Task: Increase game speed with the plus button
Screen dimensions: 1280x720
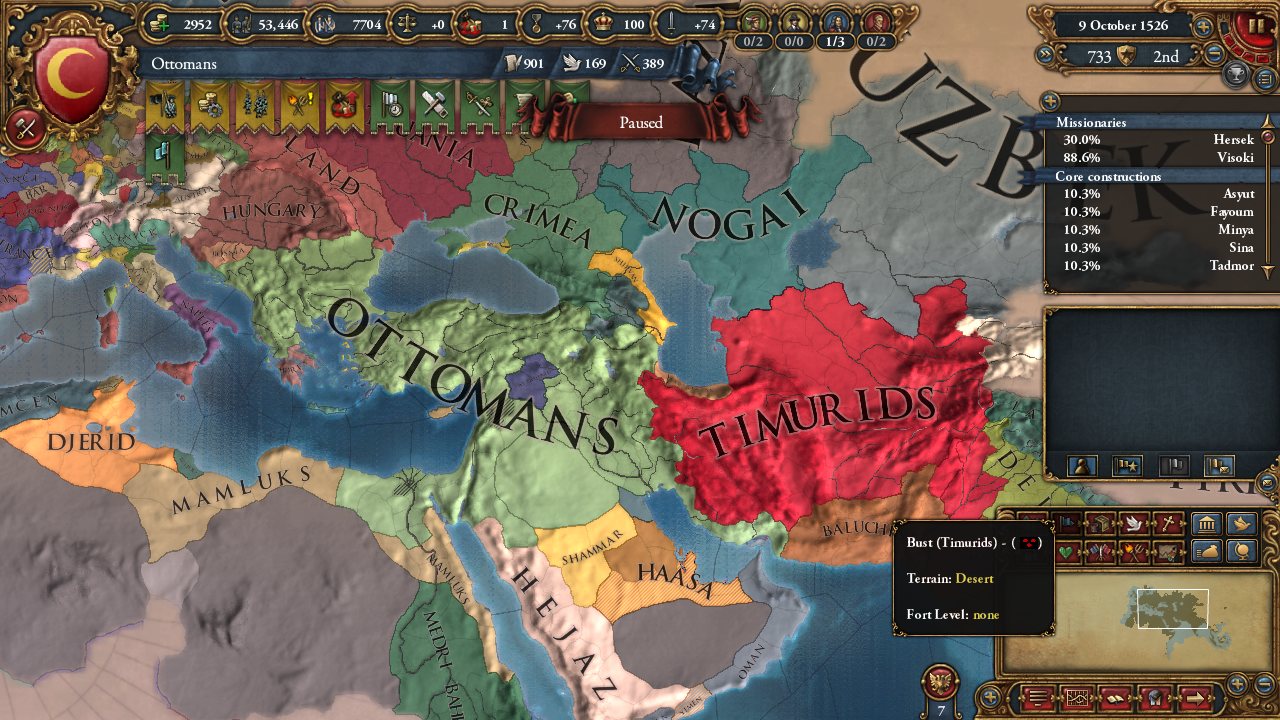Action: (x=1203, y=26)
